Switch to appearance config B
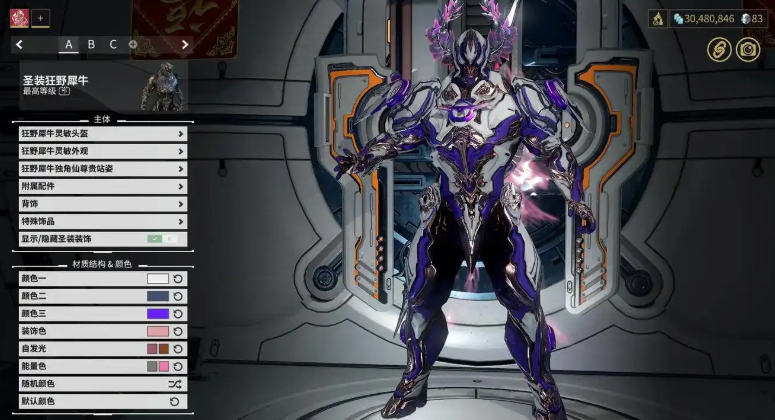The image size is (775, 420). [x=91, y=44]
